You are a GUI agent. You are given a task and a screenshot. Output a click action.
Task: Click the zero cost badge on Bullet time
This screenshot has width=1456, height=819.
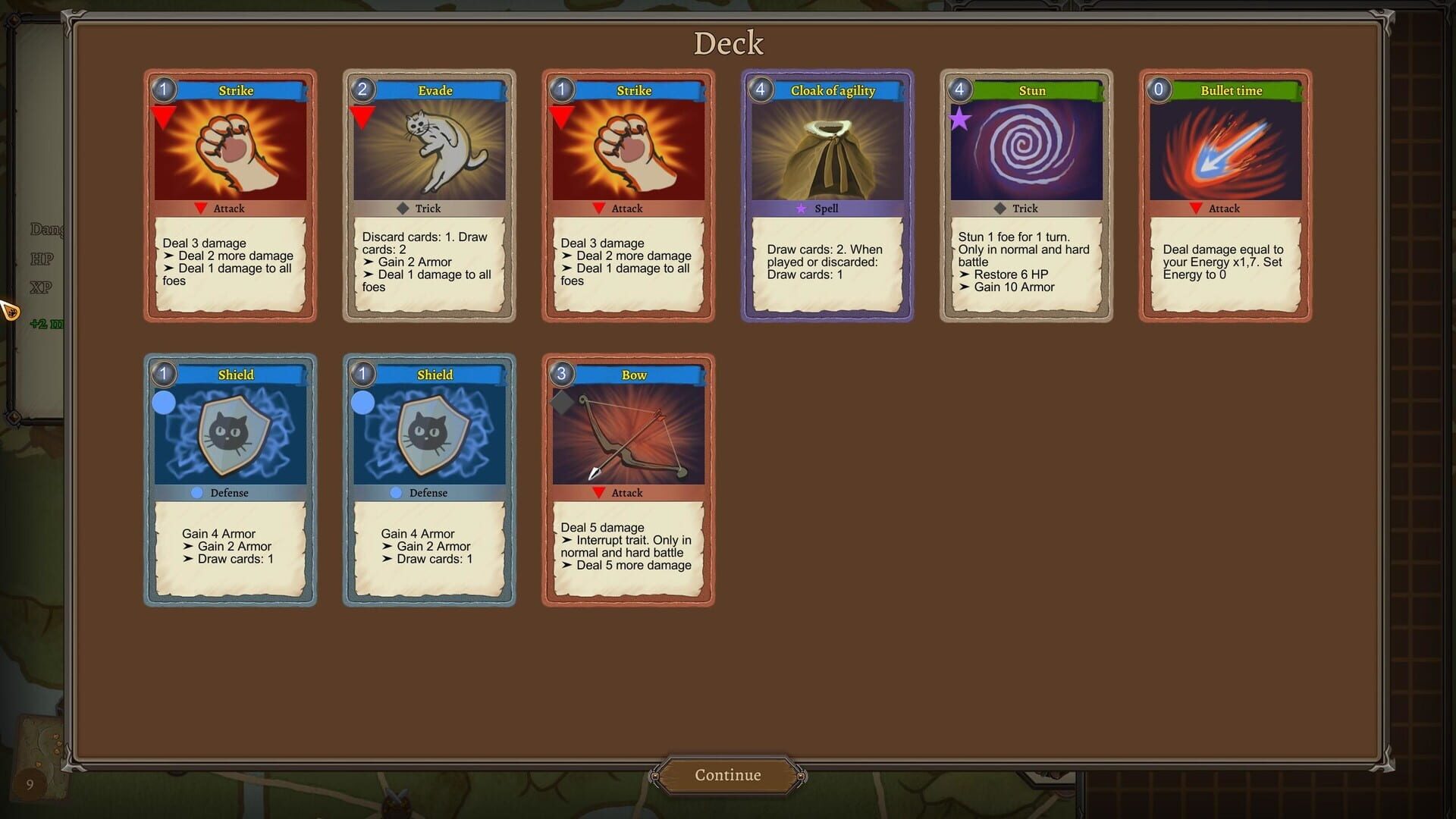[x=1159, y=89]
